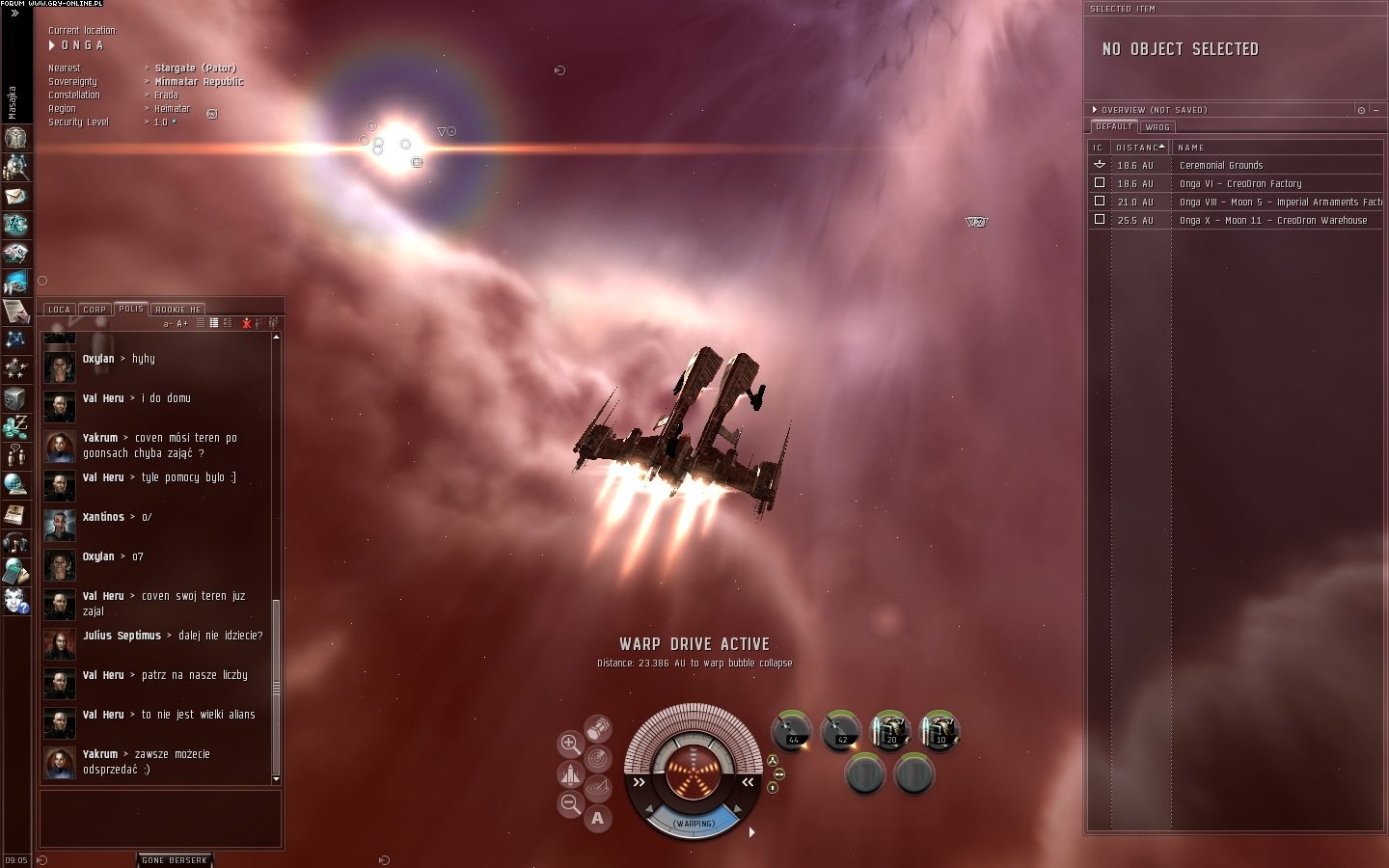Image resolution: width=1389 pixels, height=868 pixels.
Task: Select the Onga VI - CreoDron Factory row
Action: tap(1239, 183)
